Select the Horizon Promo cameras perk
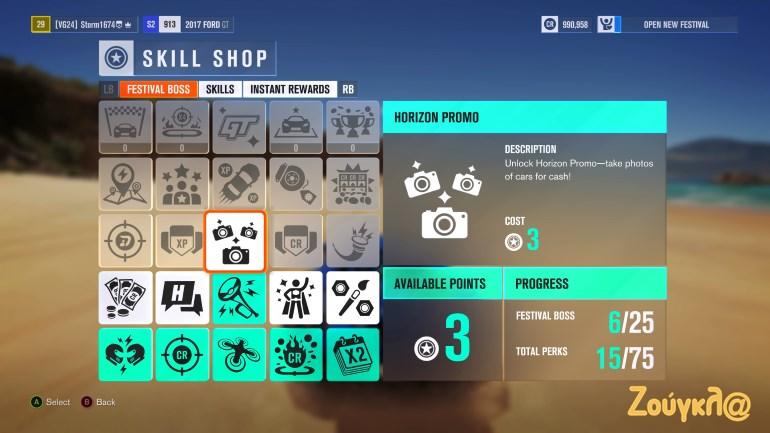This screenshot has height=433, width=770. [x=235, y=241]
